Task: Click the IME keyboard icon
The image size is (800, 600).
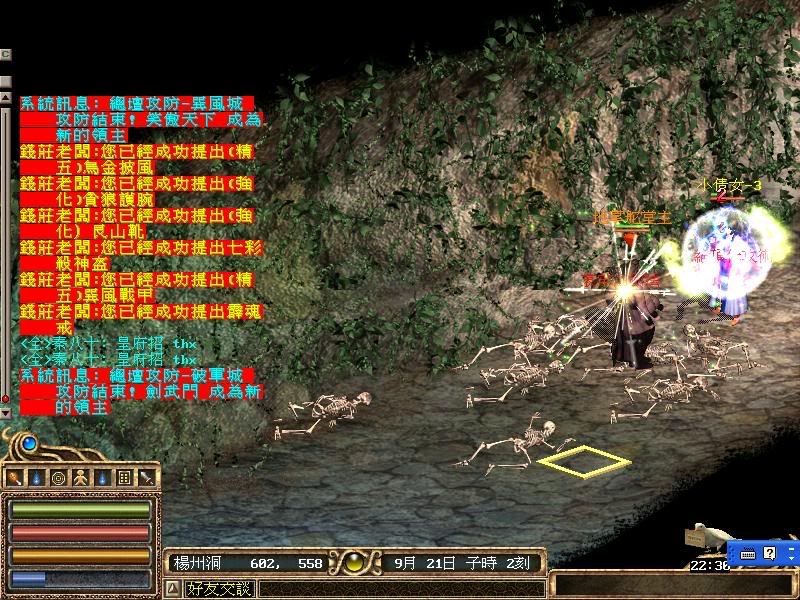Action: [x=748, y=553]
